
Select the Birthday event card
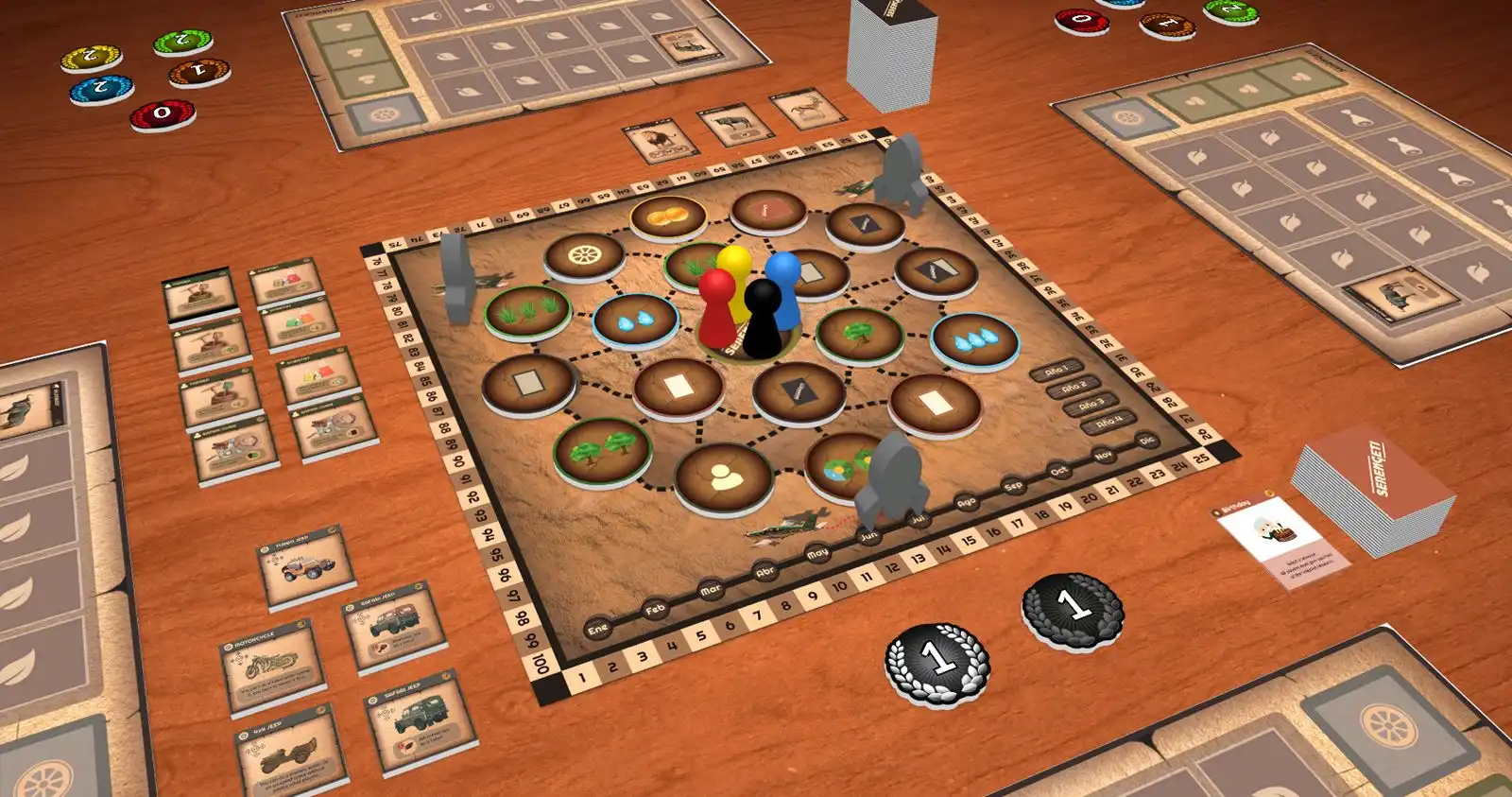point(1279,540)
